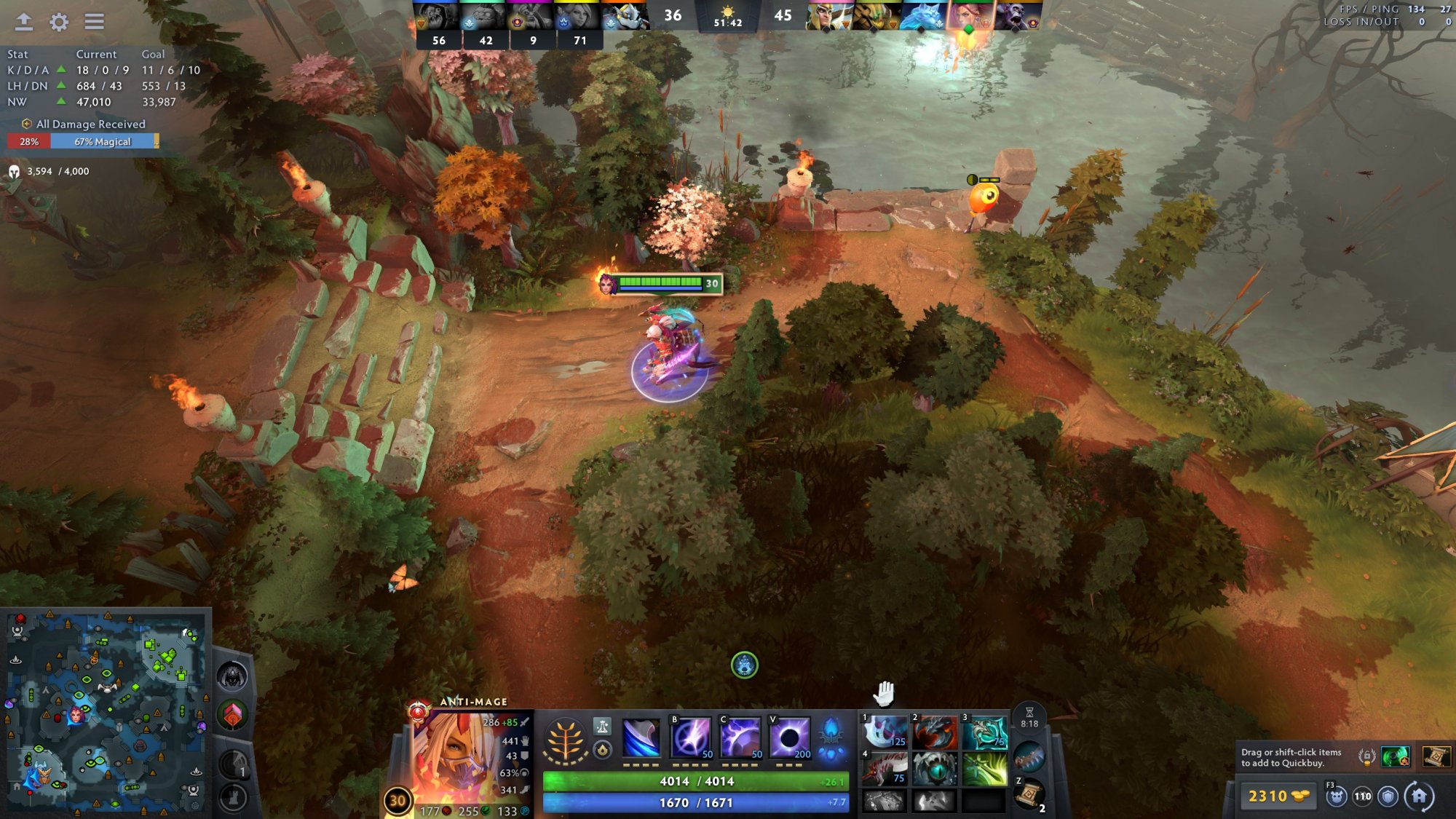The image size is (1456, 819).
Task: Activate the Glyph of Fortification shield button
Action: coord(1388,796)
